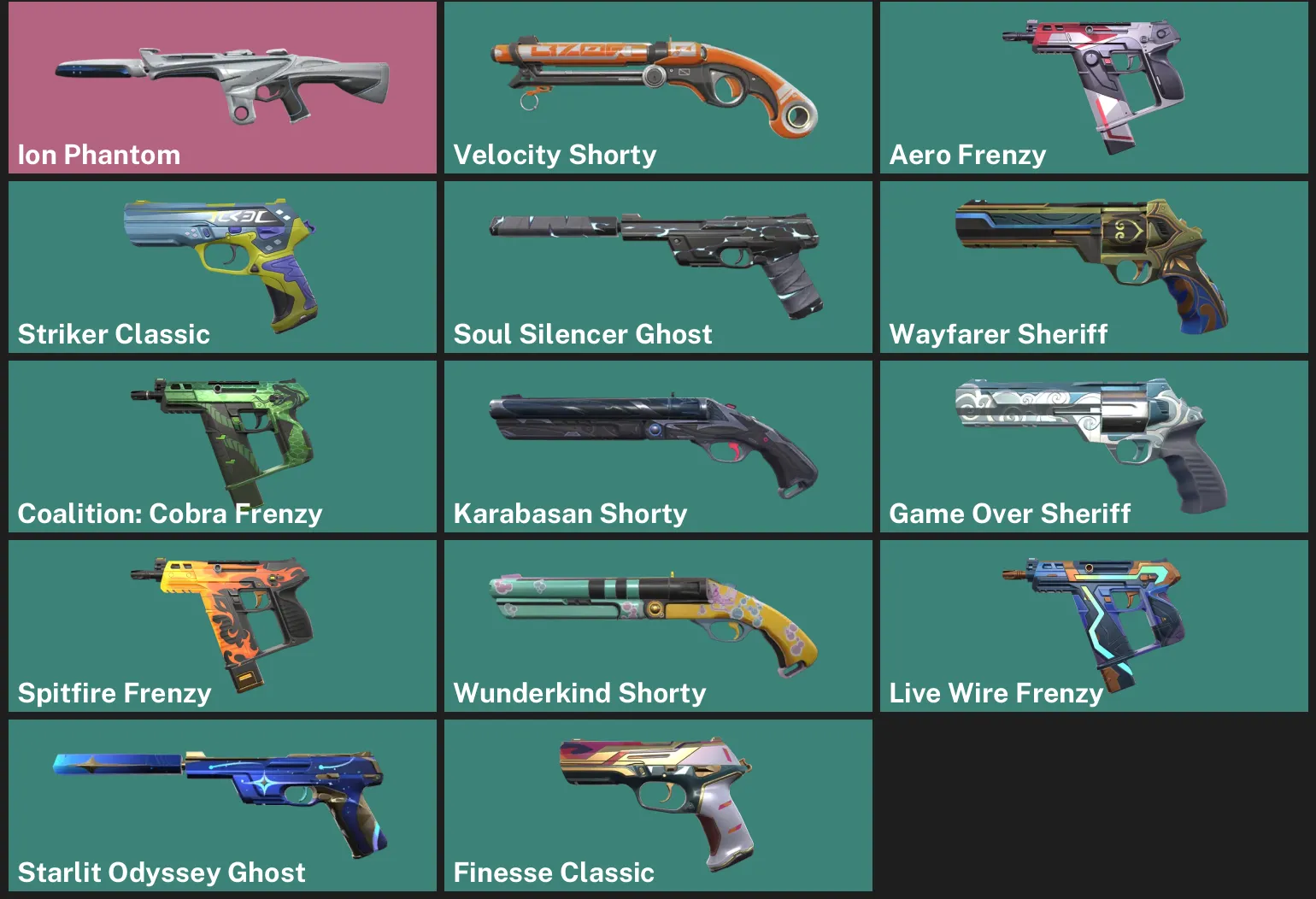The height and width of the screenshot is (899, 1316).
Task: Open the Striker Classic skin
Action: point(222,256)
